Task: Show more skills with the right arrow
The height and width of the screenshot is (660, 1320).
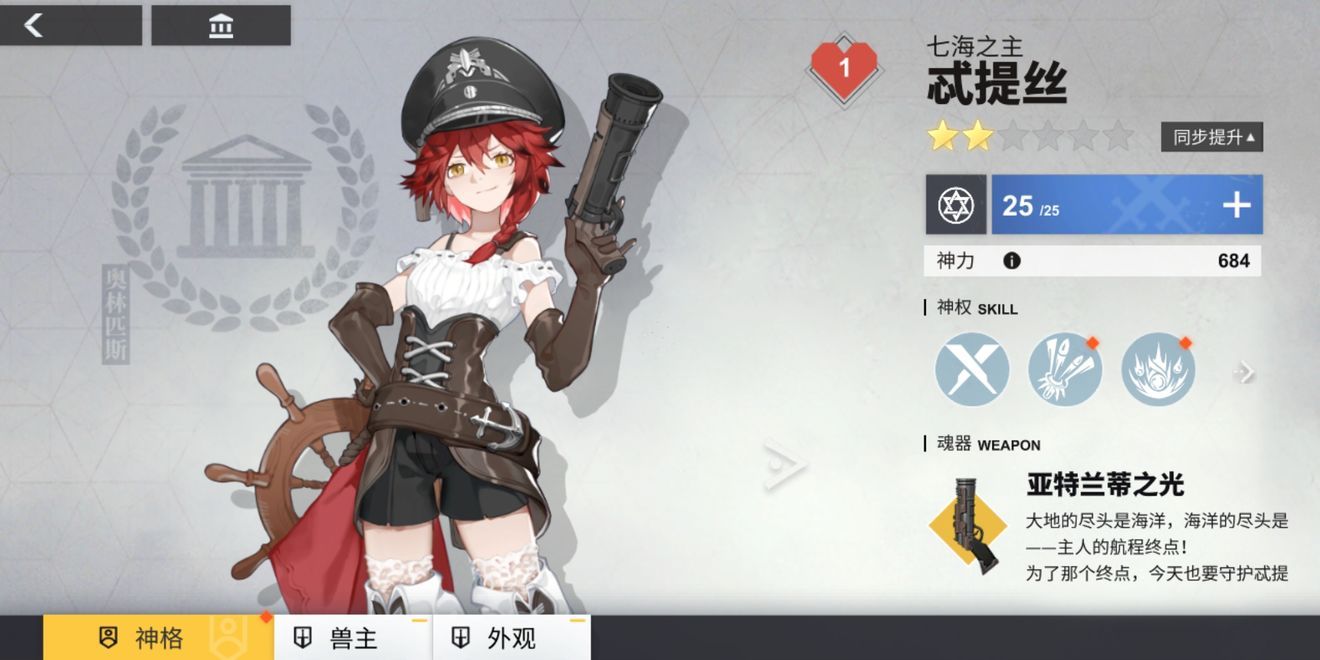Action: [x=1244, y=372]
